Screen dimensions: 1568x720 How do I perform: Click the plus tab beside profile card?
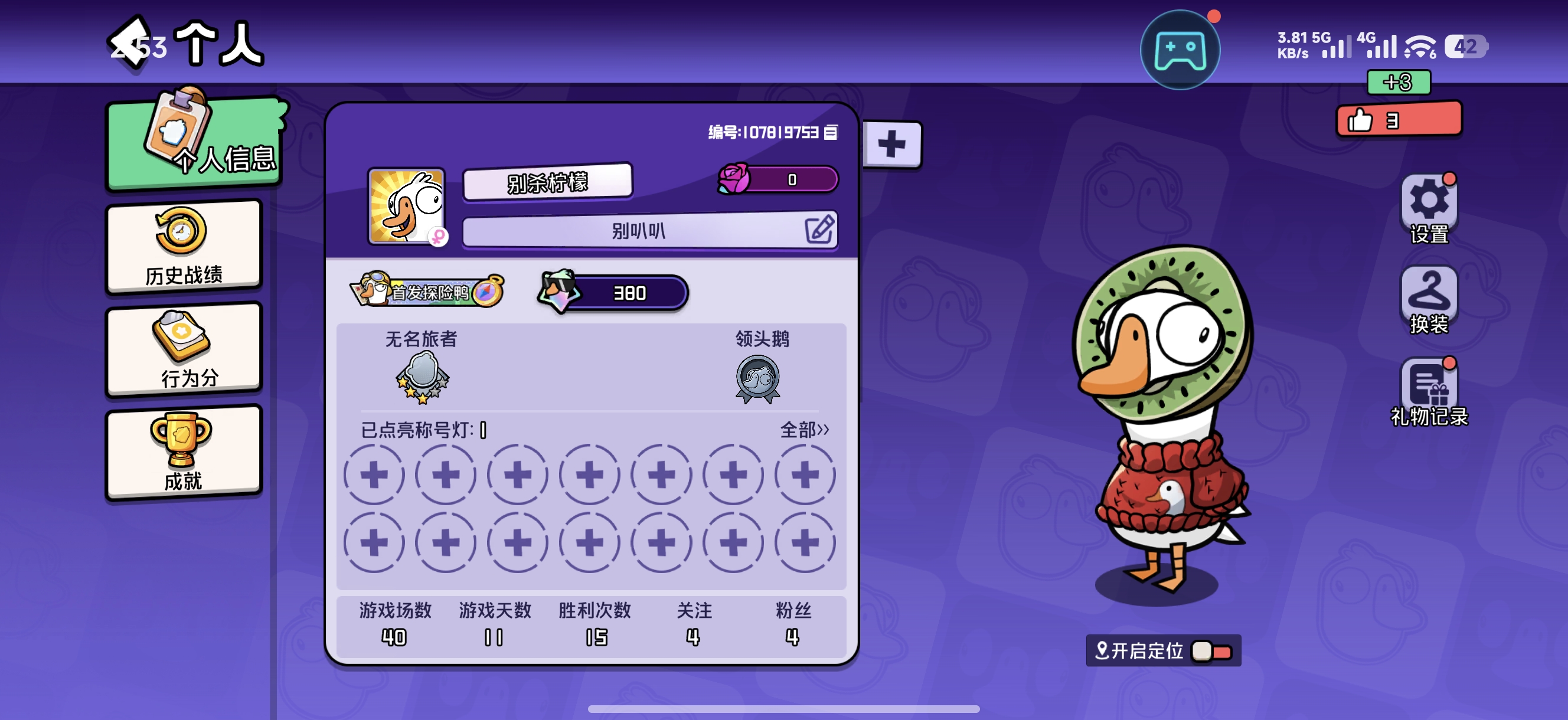[891, 145]
